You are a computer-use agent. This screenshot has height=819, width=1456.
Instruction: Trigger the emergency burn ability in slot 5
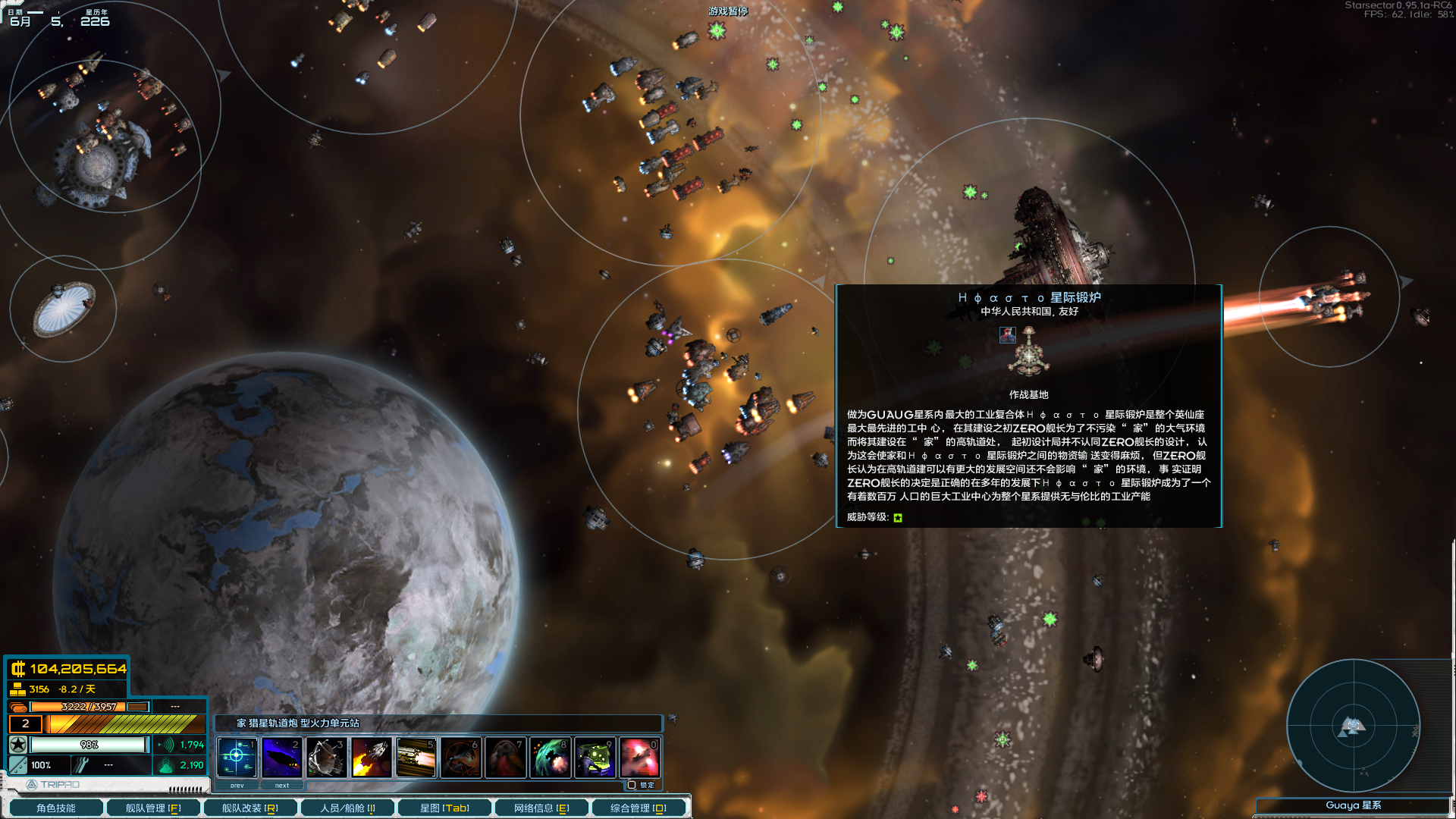tap(417, 757)
